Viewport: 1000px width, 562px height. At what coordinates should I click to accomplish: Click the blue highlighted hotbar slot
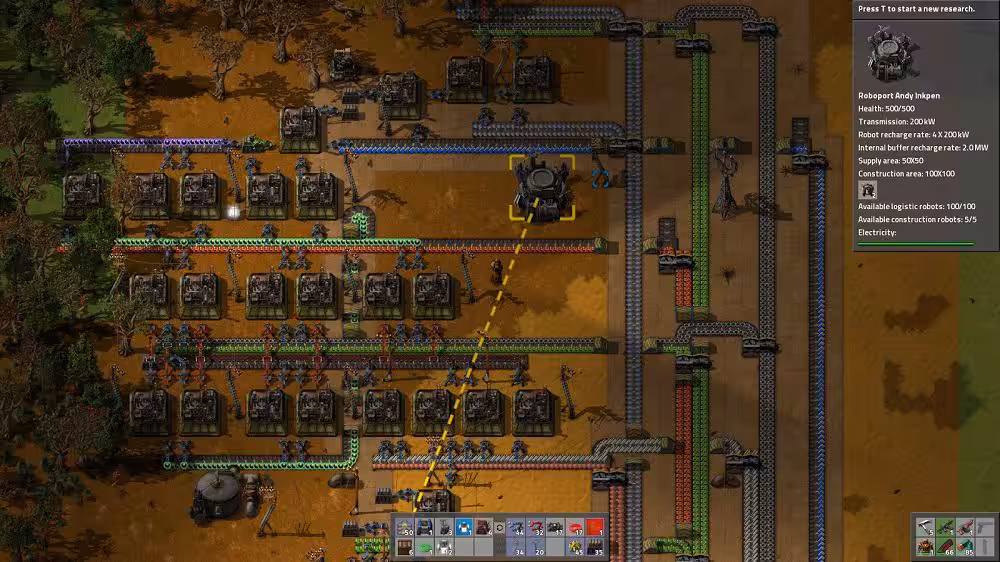(463, 527)
